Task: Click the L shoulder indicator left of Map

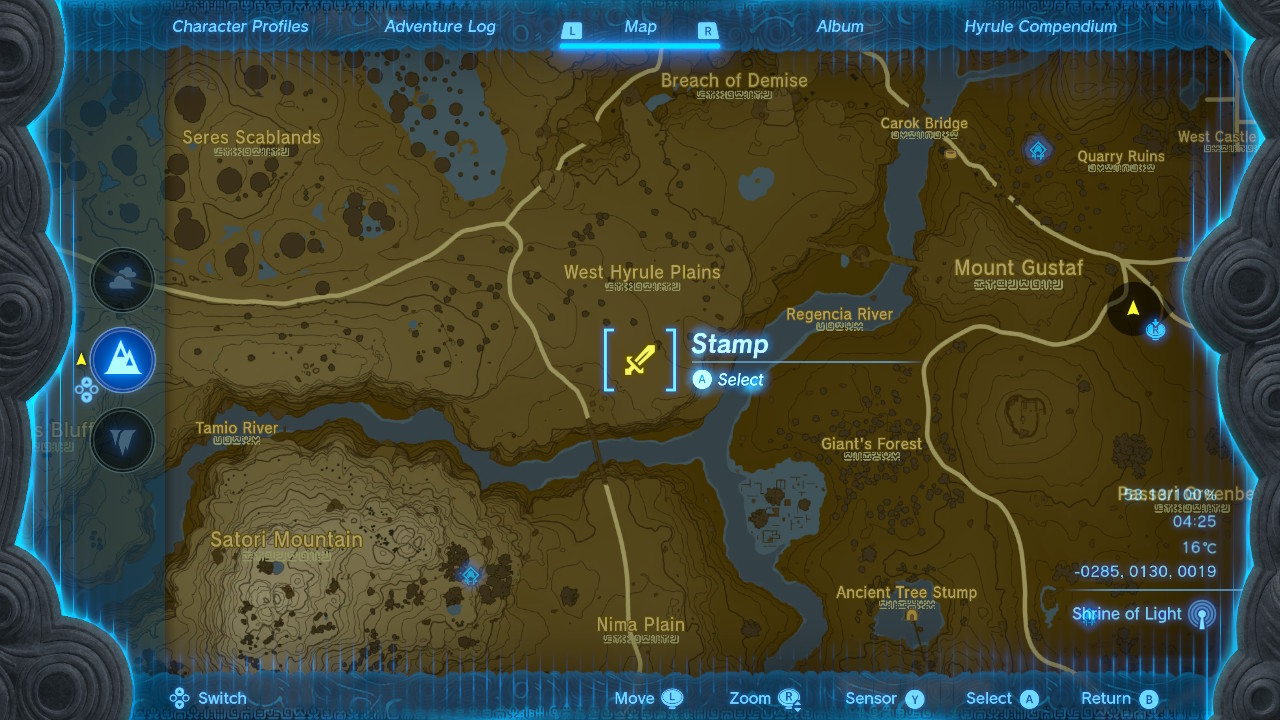Action: 571,31
